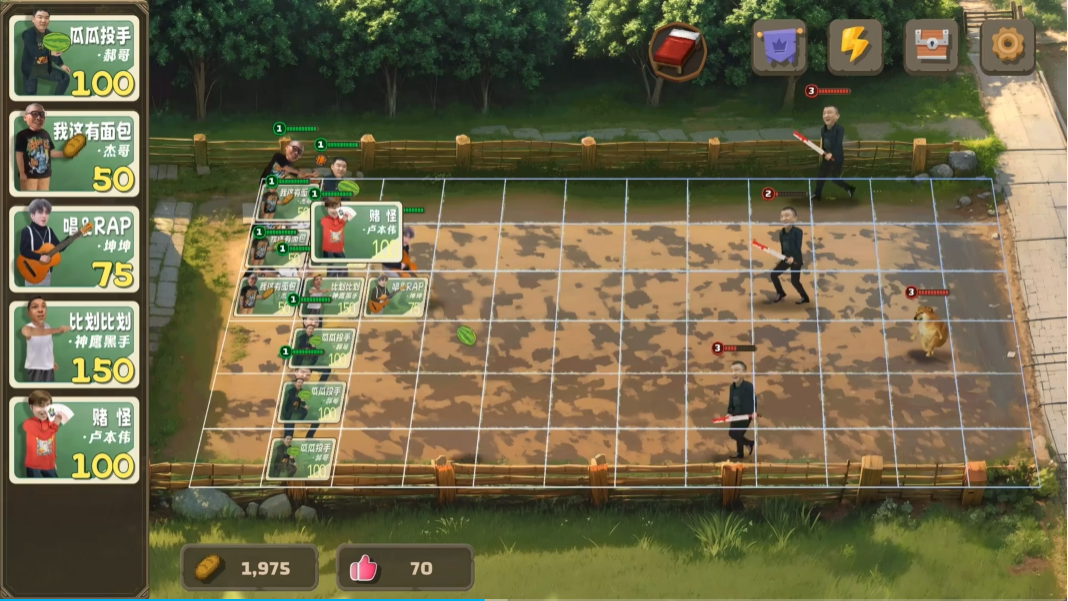Activate the lightning bolt button

(x=855, y=47)
